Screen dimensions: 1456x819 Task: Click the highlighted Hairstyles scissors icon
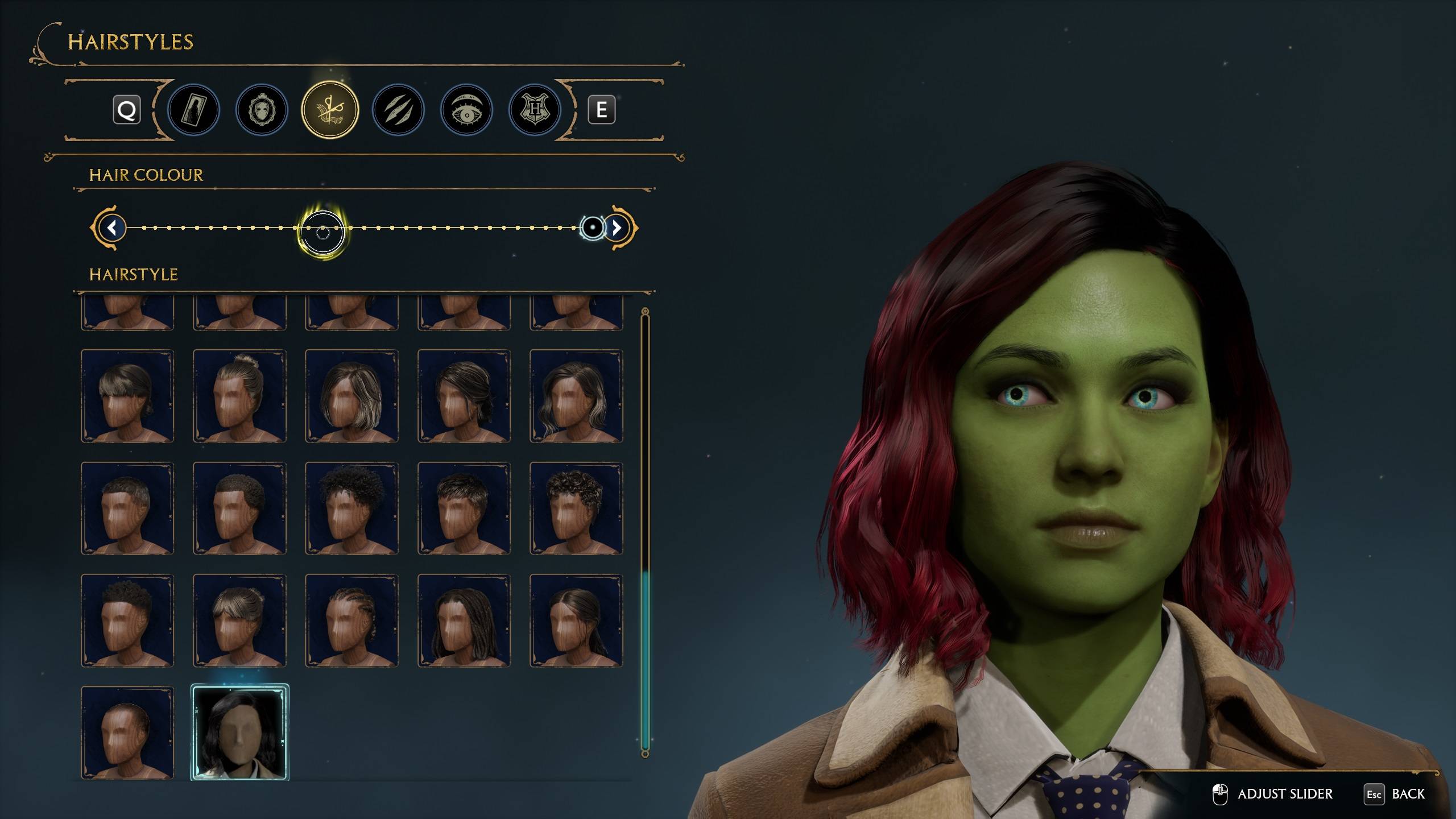point(330,110)
